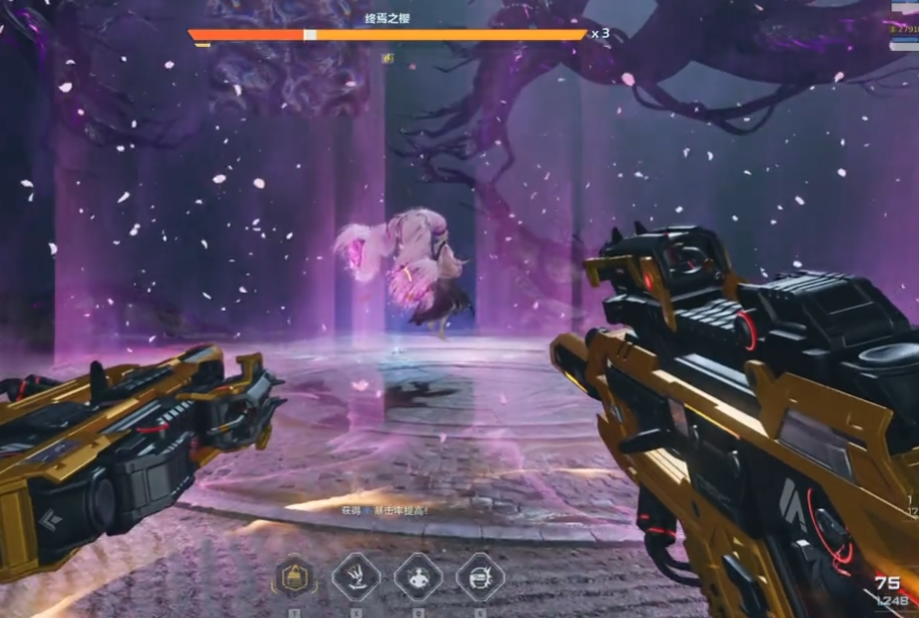Use the figure with halo ability
Screen dimensions: 919x618
(x=418, y=577)
